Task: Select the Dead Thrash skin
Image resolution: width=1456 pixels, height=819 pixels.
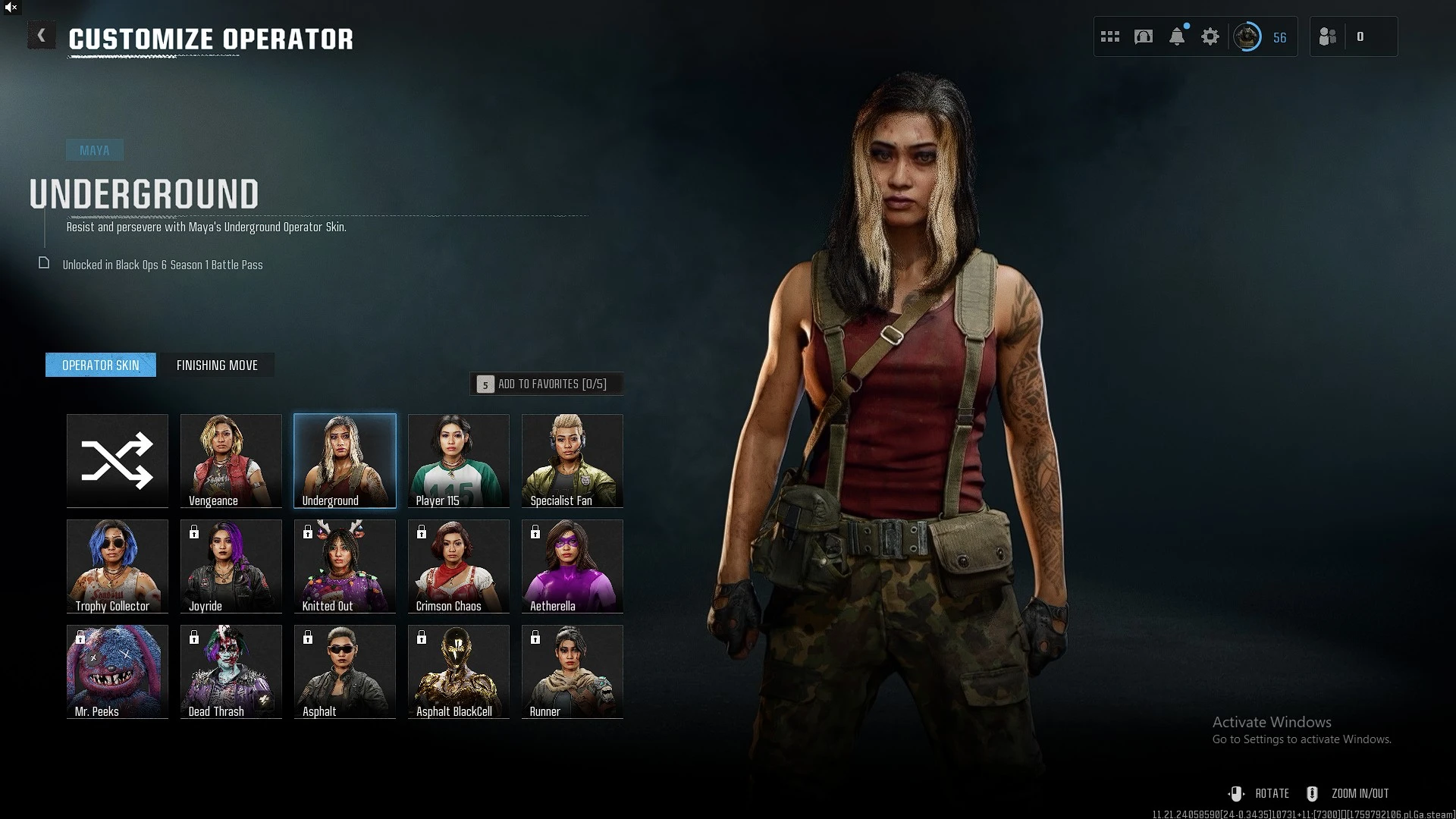Action: click(x=231, y=671)
